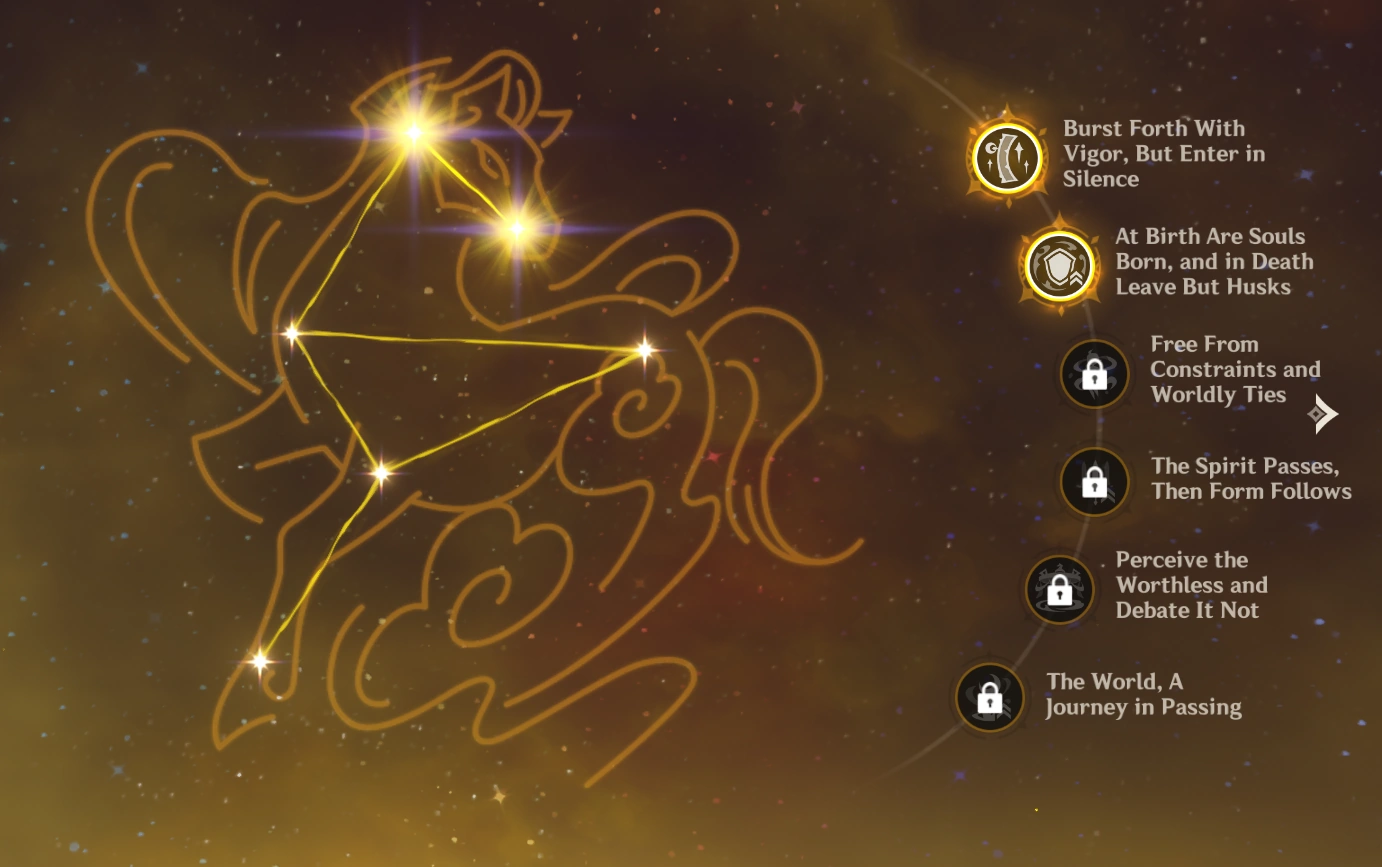Select the star at the left vertex of the triangle
This screenshot has height=867, width=1382.
pos(293,331)
